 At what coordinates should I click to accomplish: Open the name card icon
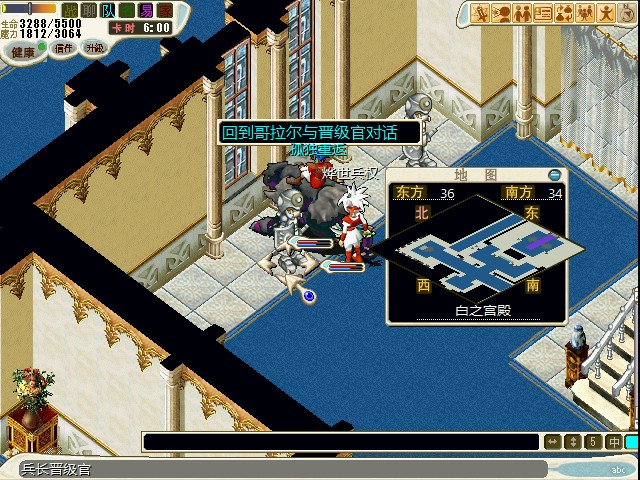pos(544,13)
